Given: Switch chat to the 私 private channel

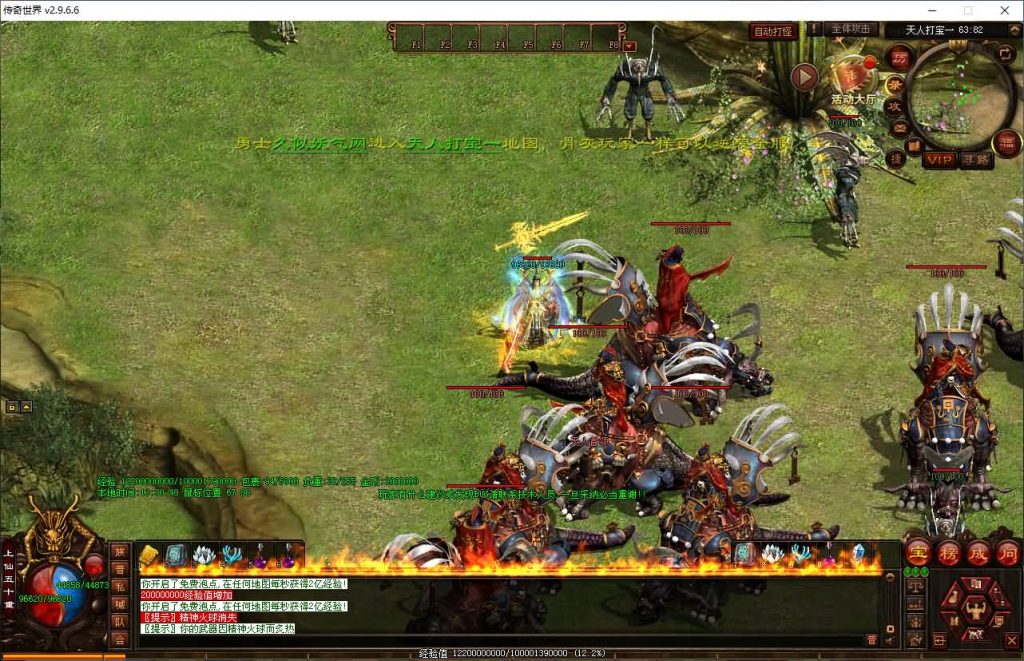Looking at the screenshot, I should click(119, 585).
